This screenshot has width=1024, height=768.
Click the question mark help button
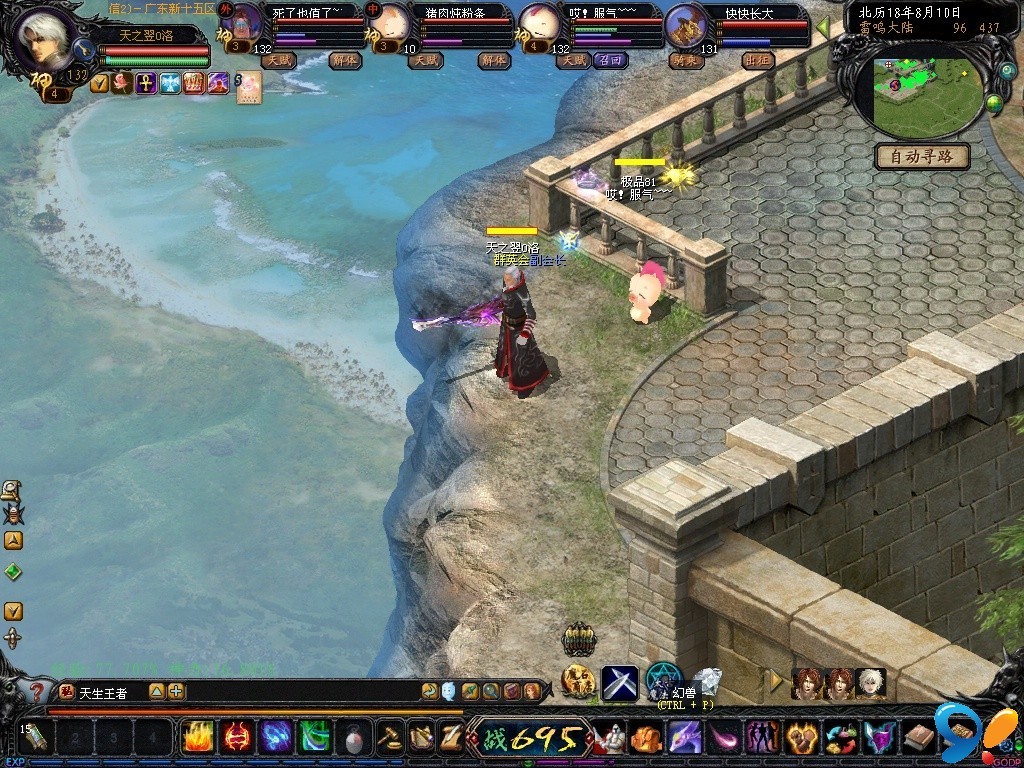click(x=37, y=692)
